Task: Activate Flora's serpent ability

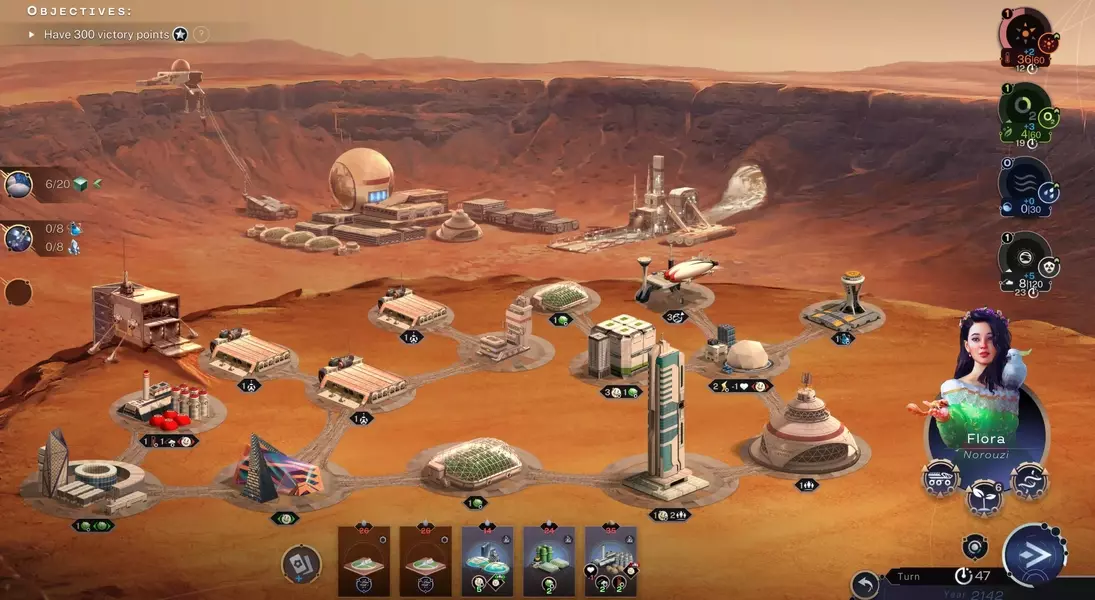Action: (1029, 481)
